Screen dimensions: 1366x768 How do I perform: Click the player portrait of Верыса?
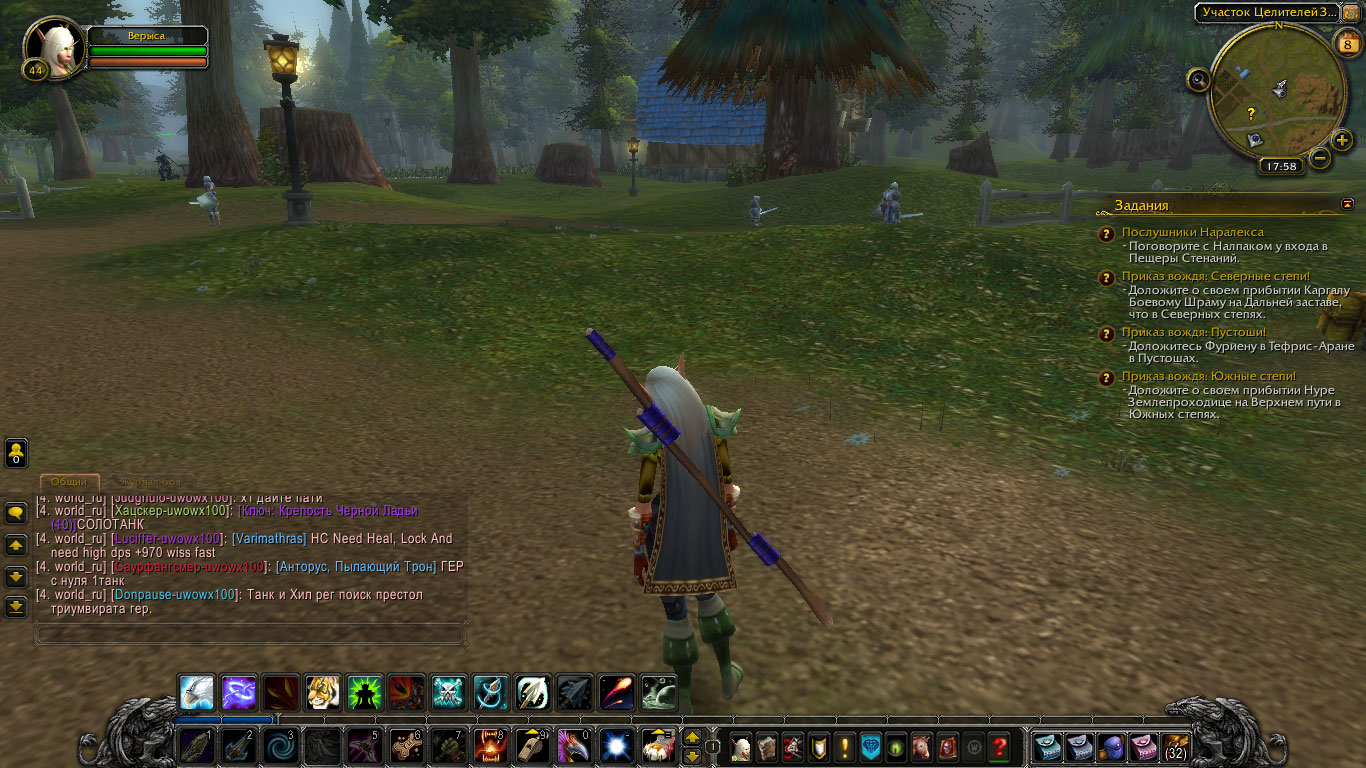click(x=54, y=48)
